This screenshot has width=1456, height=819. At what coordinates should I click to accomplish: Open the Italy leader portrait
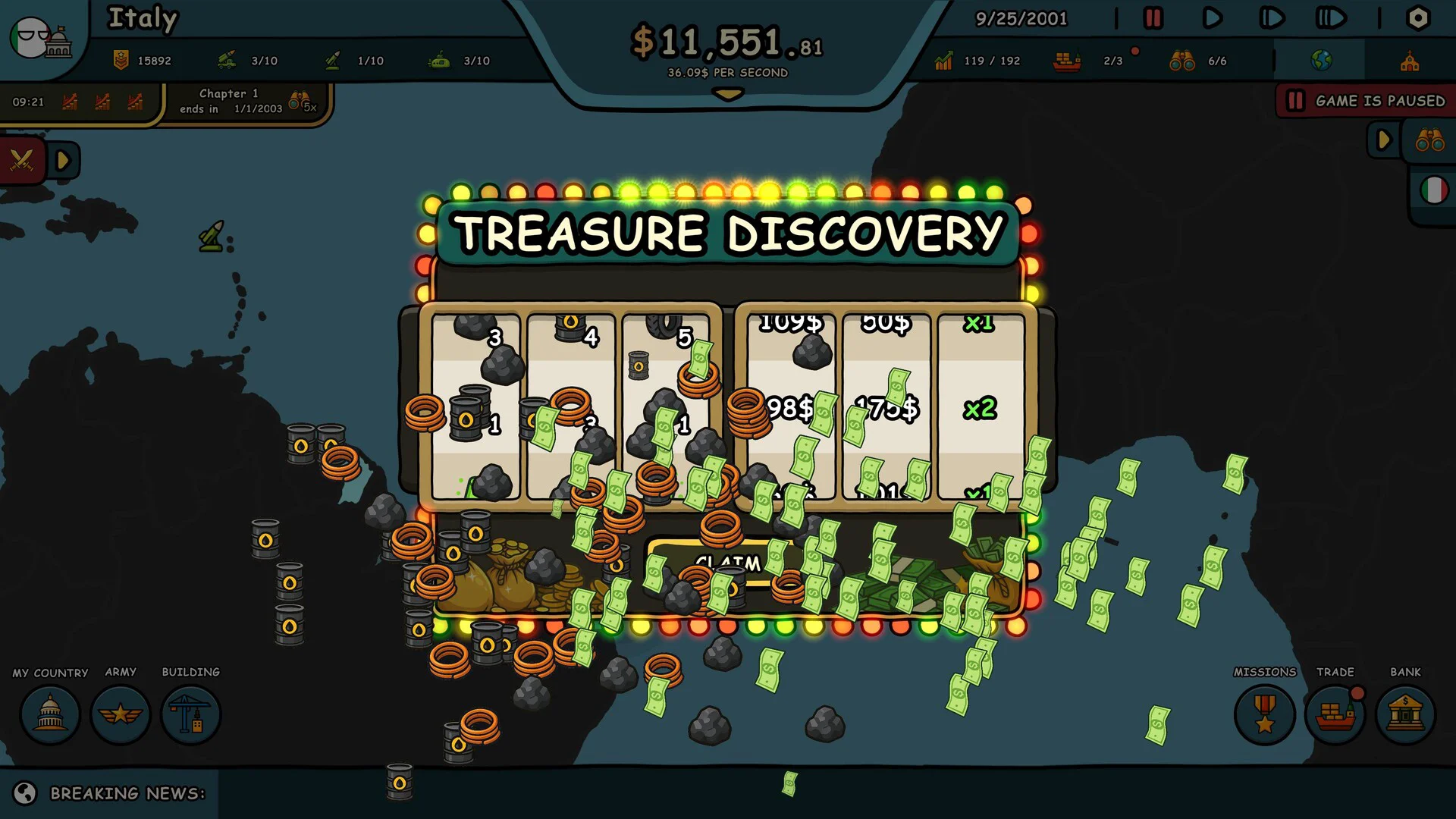pyautogui.click(x=42, y=38)
